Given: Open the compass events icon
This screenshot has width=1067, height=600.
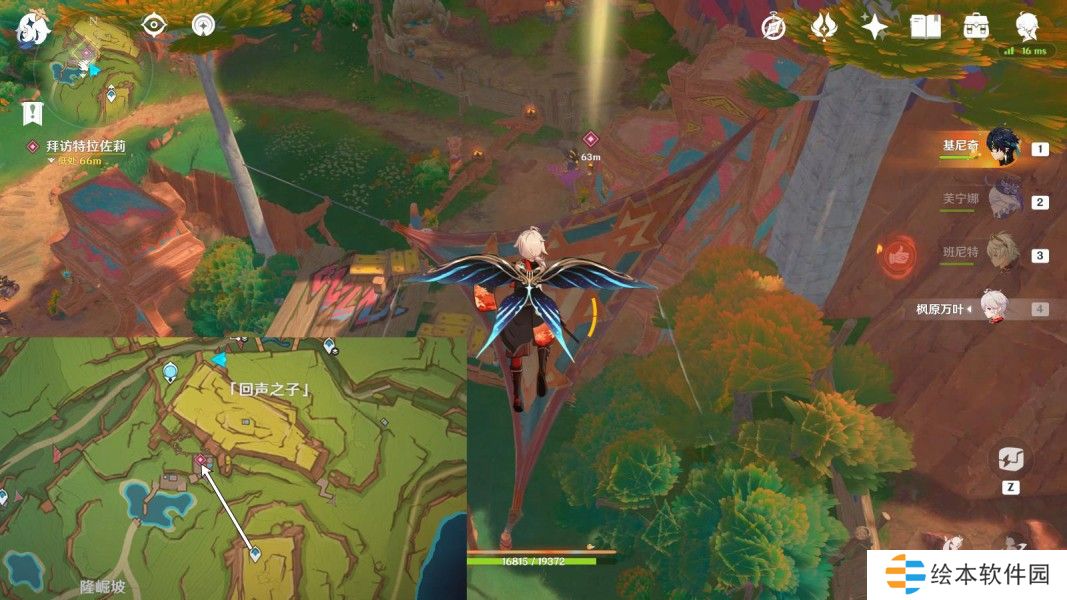Looking at the screenshot, I should tap(772, 27).
